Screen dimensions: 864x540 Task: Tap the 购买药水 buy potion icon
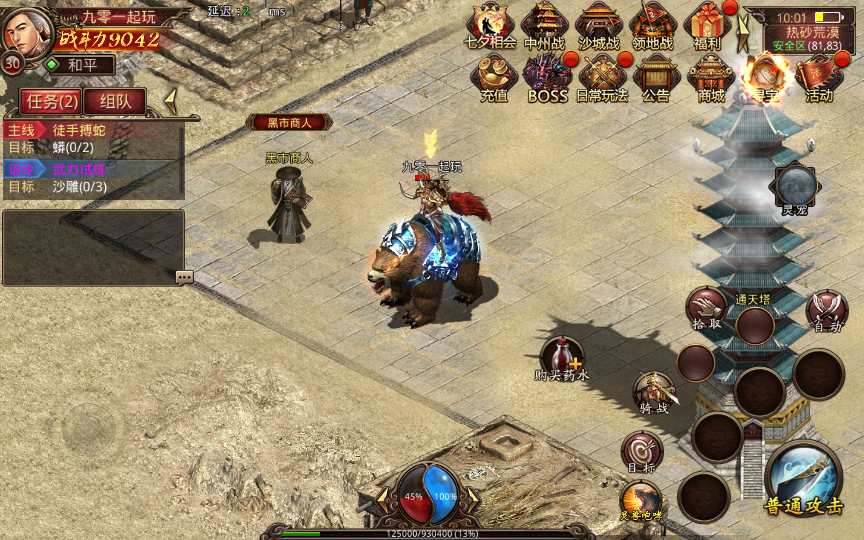tap(562, 359)
